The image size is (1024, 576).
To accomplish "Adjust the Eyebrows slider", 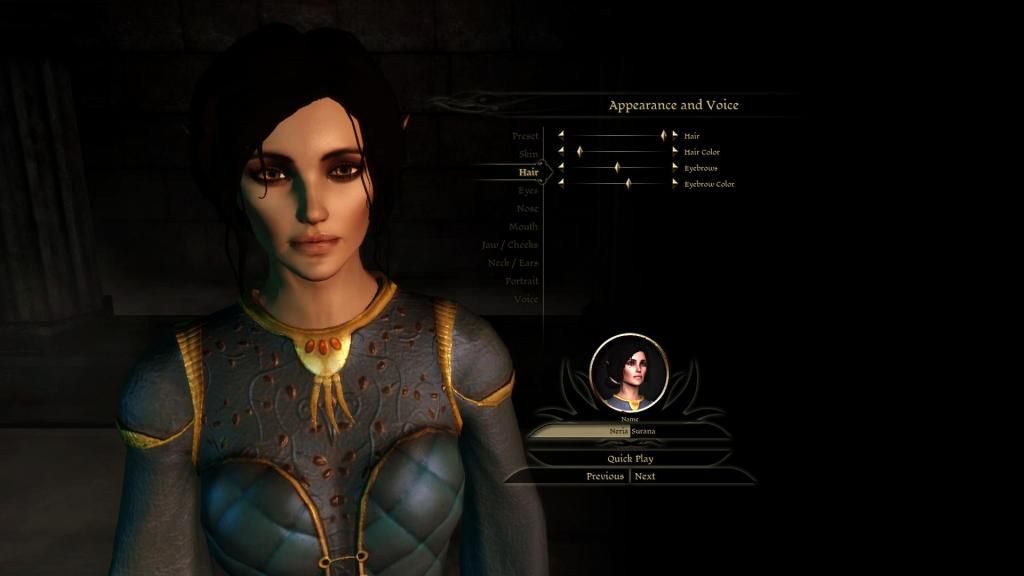I will point(617,168).
